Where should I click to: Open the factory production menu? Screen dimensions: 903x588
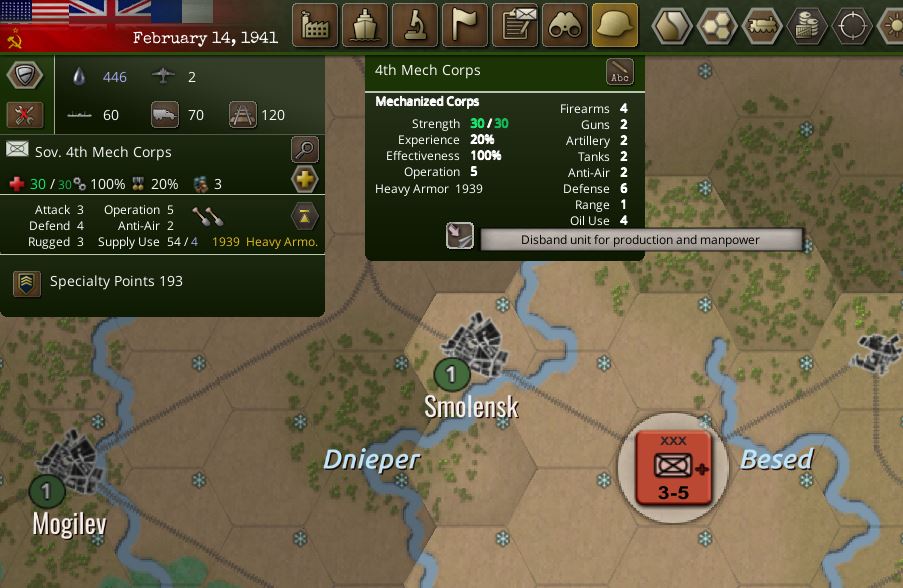click(315, 25)
